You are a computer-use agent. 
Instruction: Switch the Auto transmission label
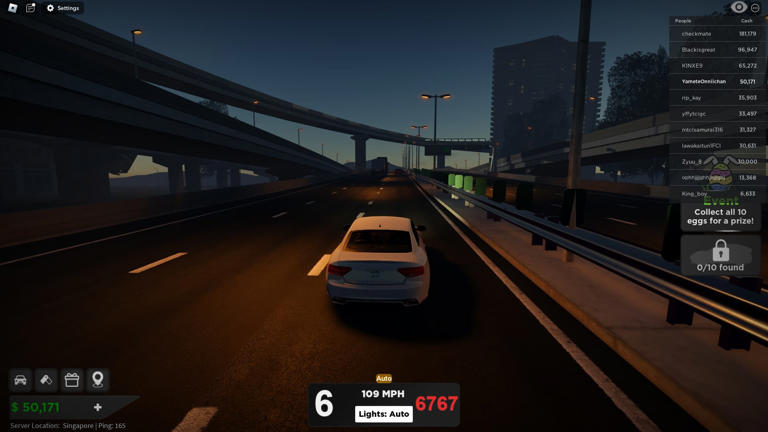point(384,379)
